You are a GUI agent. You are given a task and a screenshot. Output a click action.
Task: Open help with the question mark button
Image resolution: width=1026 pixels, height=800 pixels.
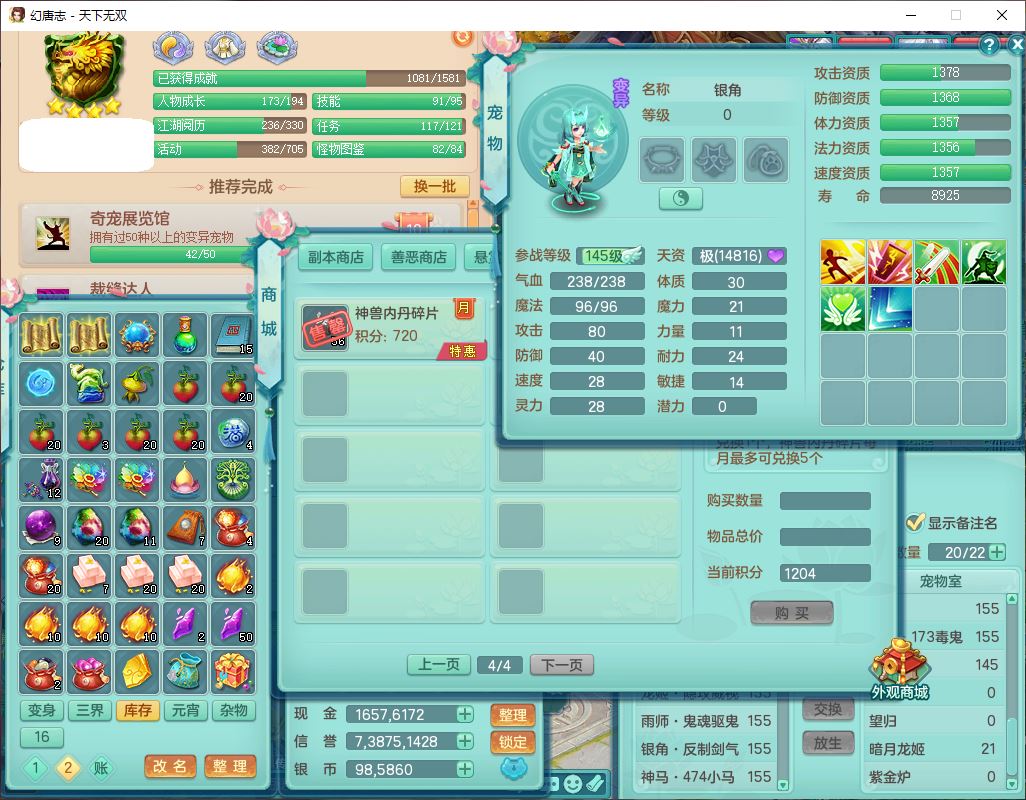click(x=988, y=45)
